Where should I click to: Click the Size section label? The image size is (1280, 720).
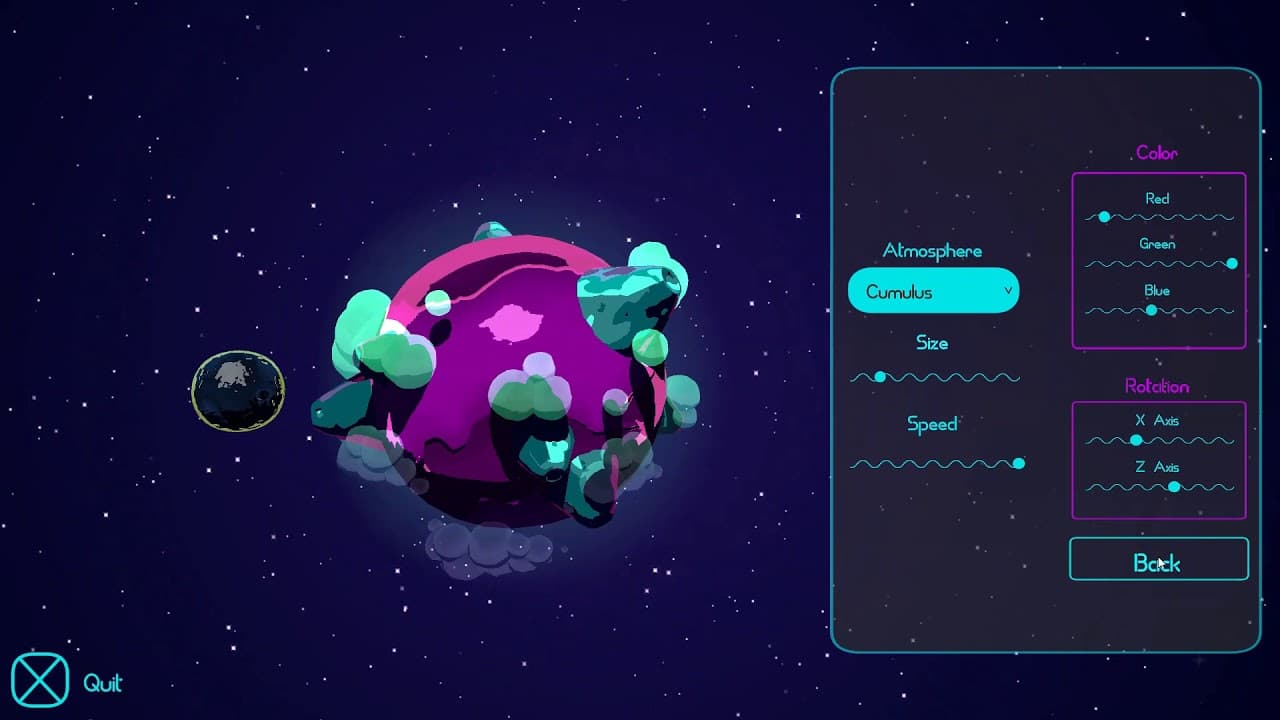click(931, 342)
